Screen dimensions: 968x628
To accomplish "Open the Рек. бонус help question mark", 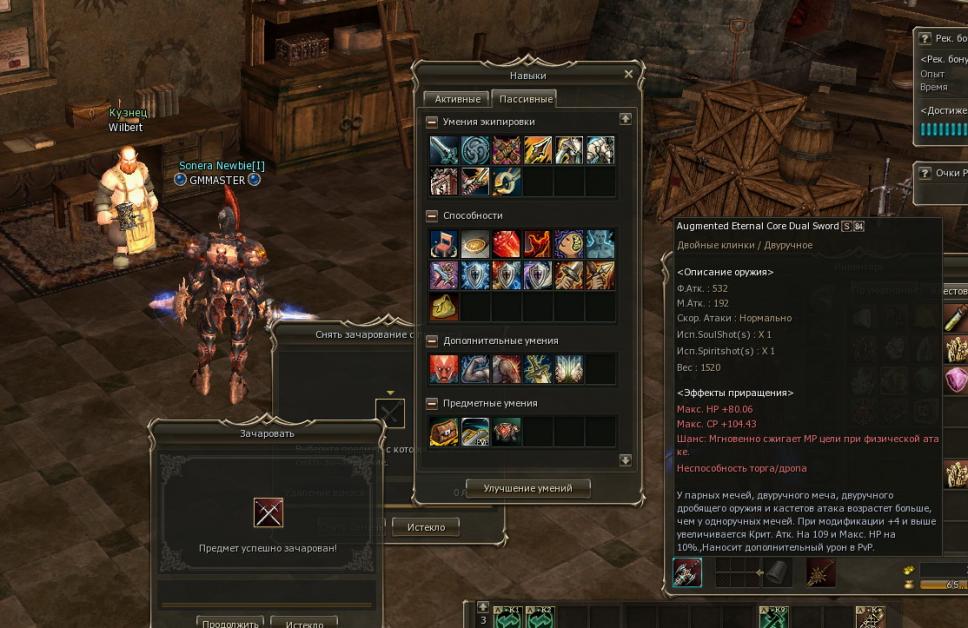I will click(925, 38).
